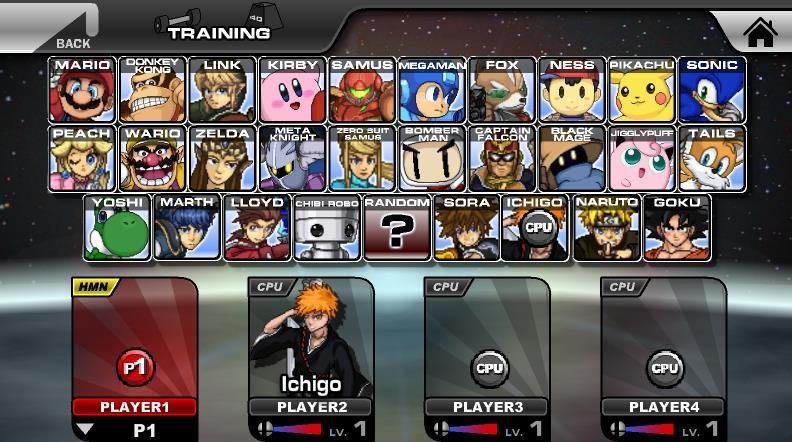
Task: Return to the home menu via house icon
Action: tap(760, 32)
